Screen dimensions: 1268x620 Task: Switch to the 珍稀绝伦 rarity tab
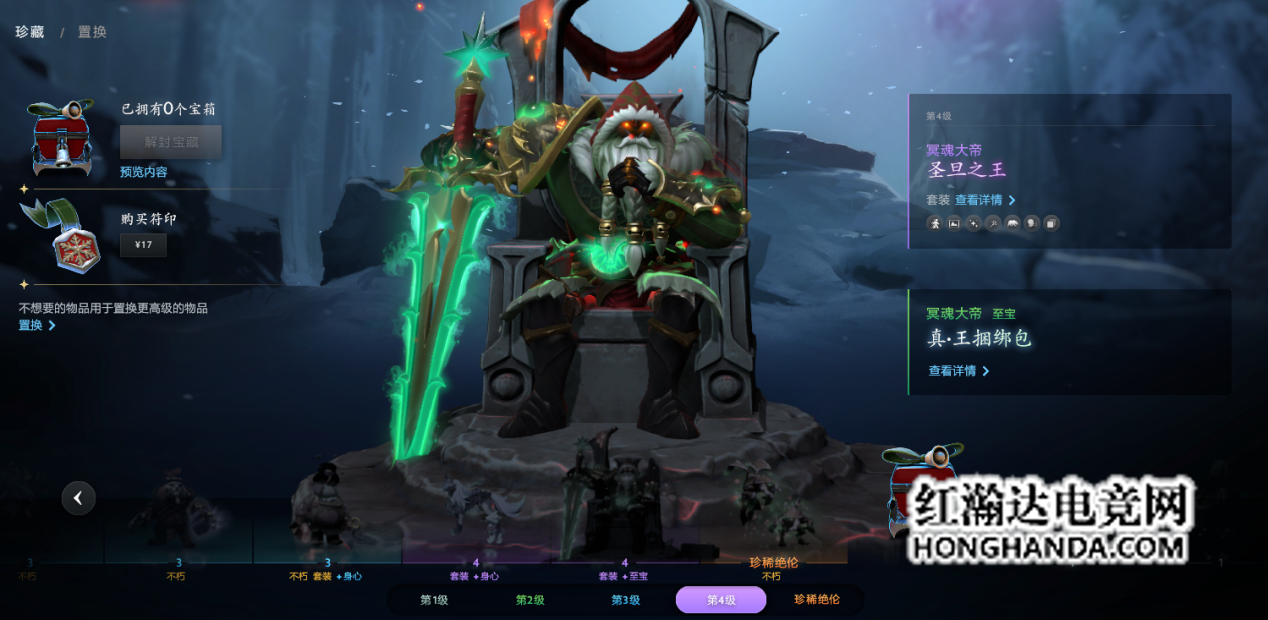[816, 600]
